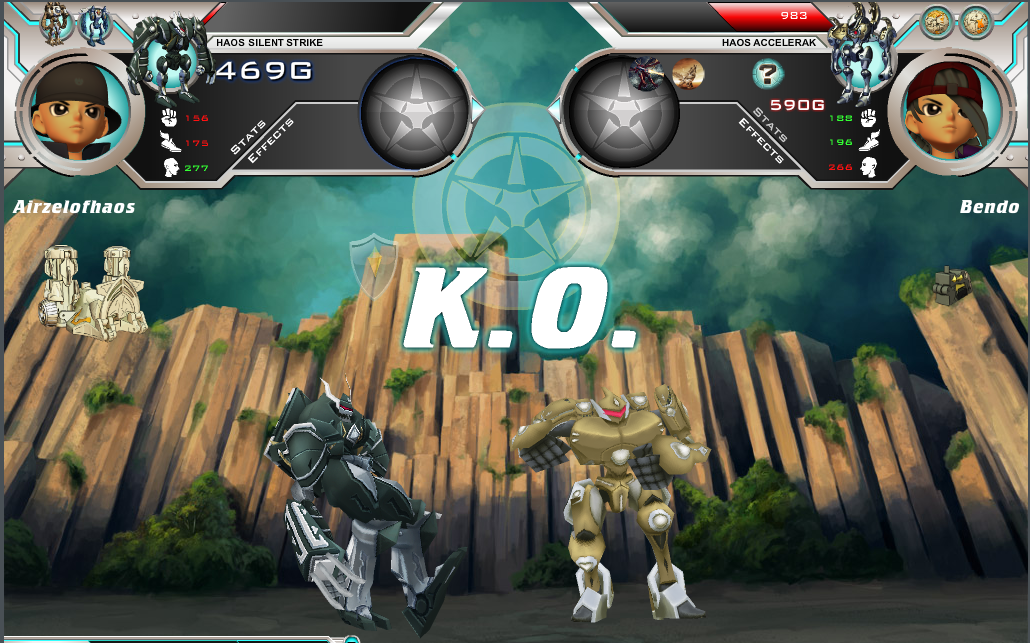
Task: Click the translucent shield icon
Action: pos(373,265)
